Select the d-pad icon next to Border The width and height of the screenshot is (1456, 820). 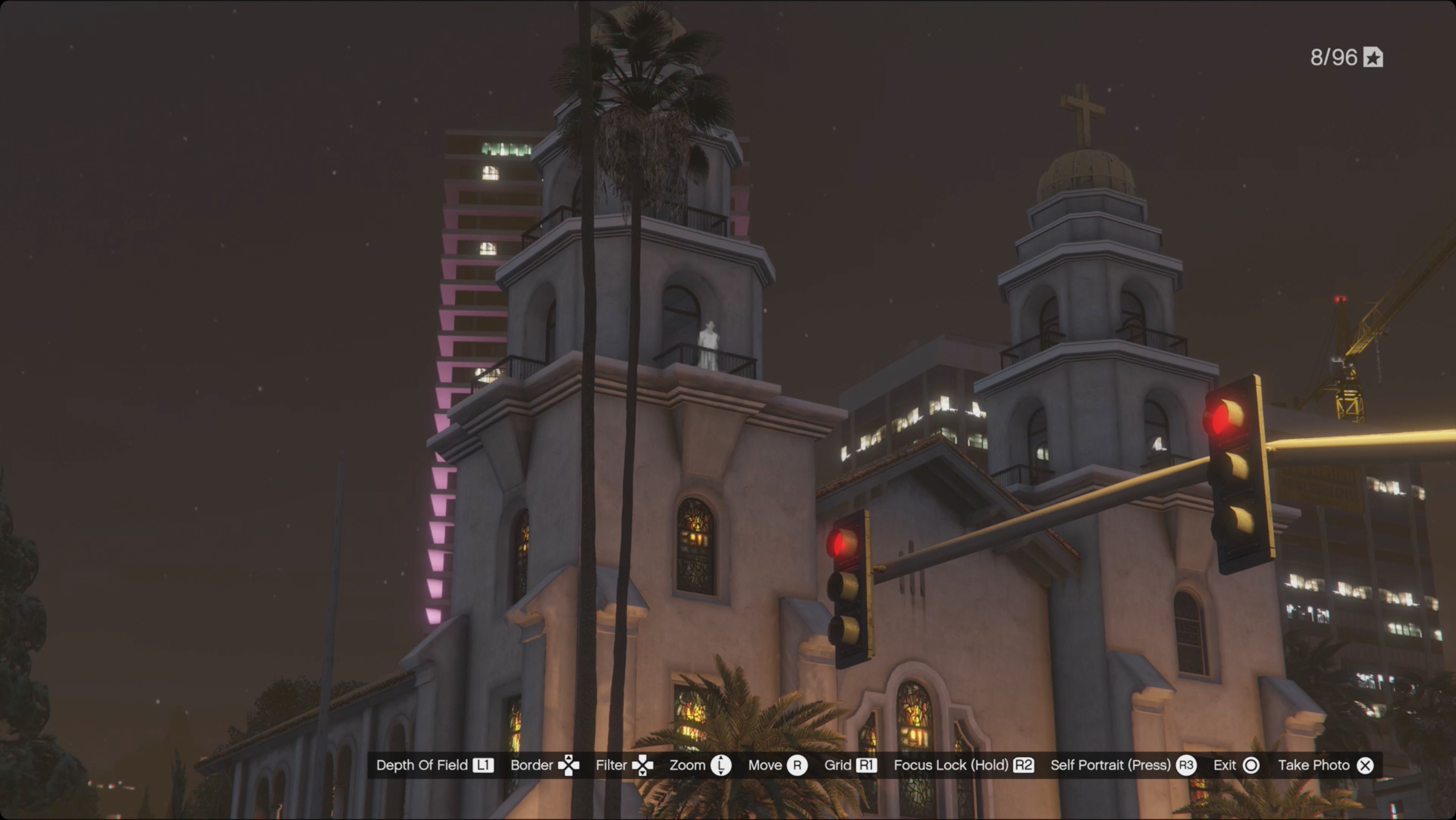pos(570,765)
